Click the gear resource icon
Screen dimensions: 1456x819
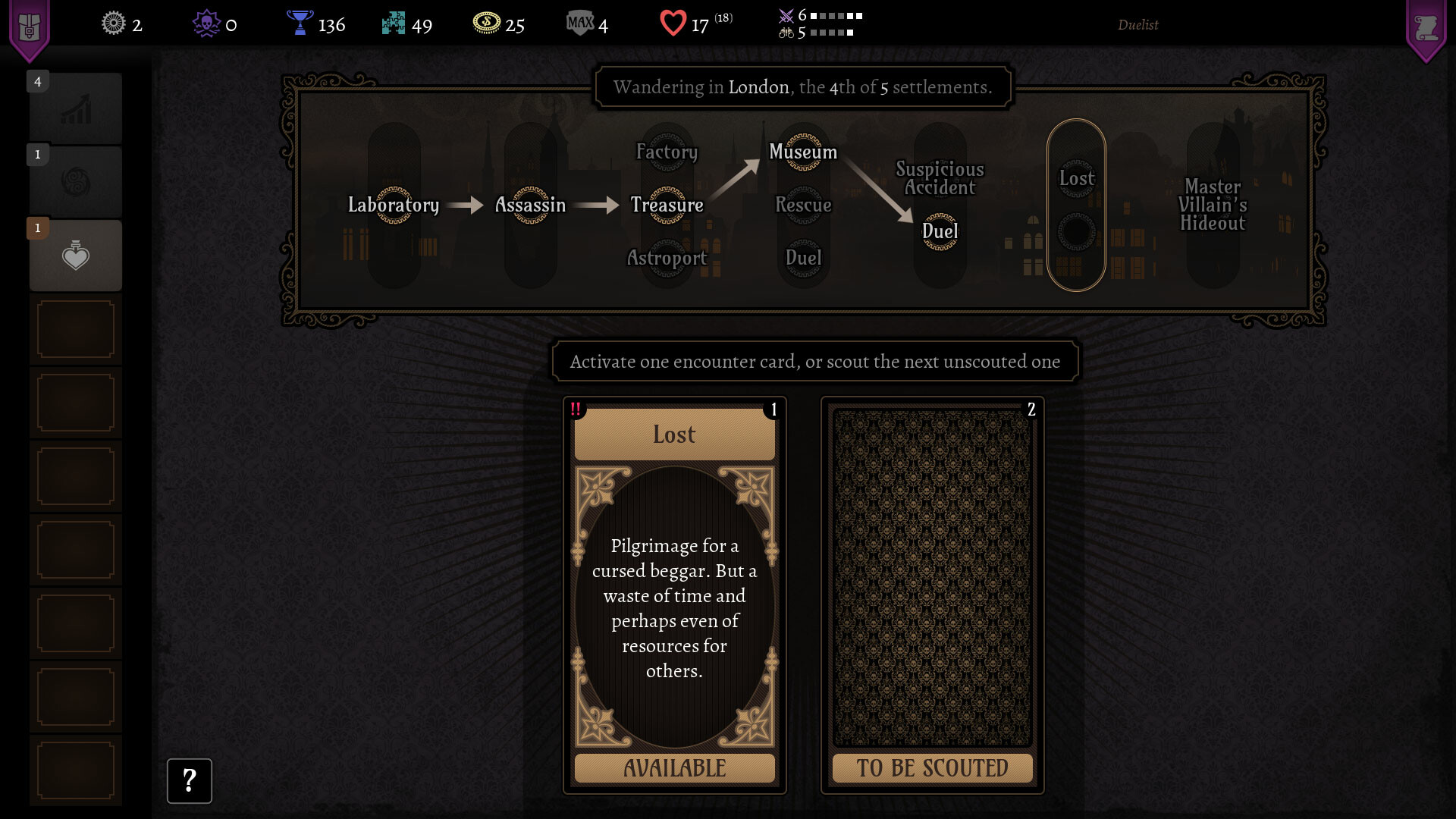tap(112, 24)
